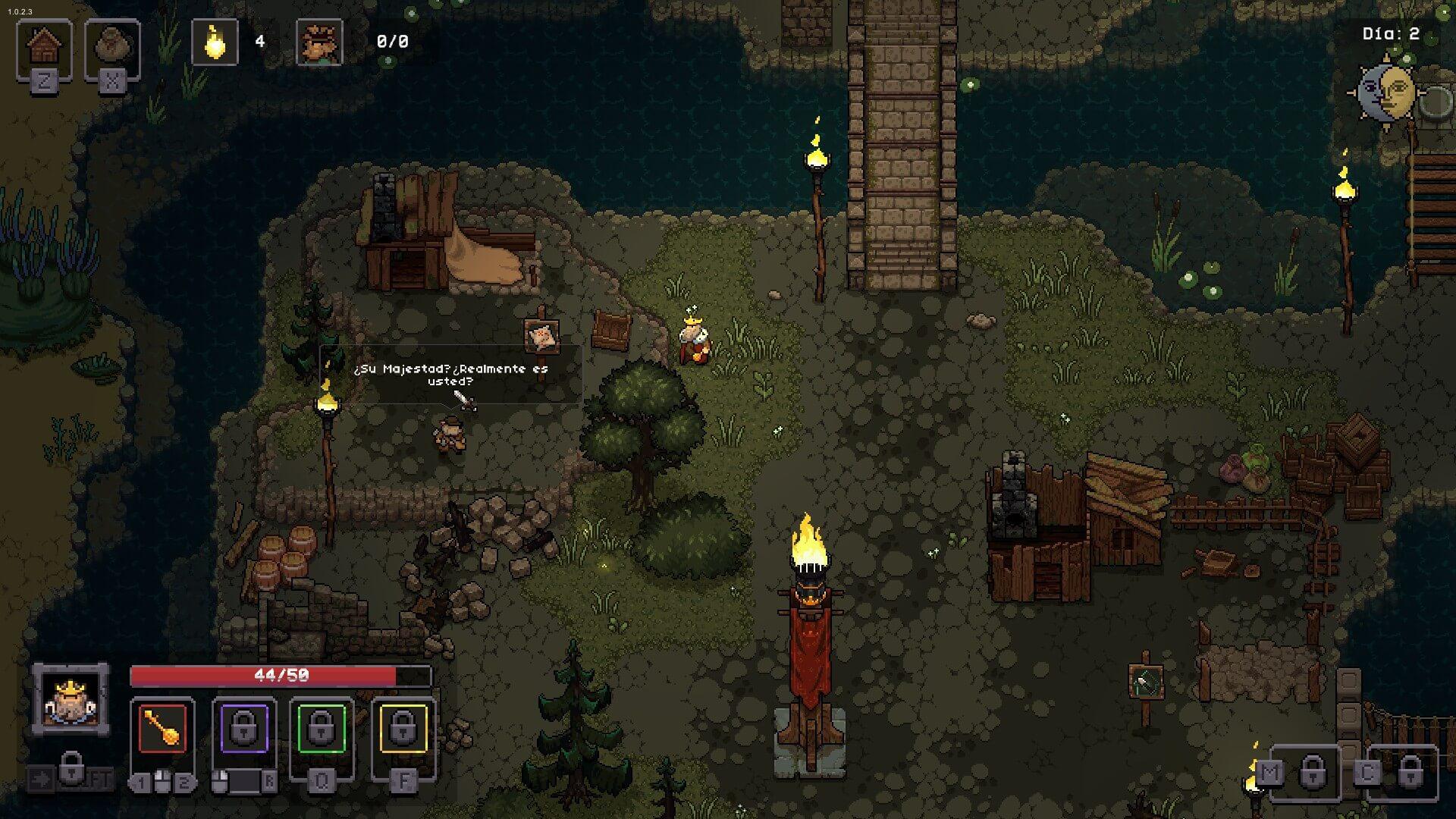Activate the golden scepter attack slot
Screen dimensions: 1456x819
point(162,730)
